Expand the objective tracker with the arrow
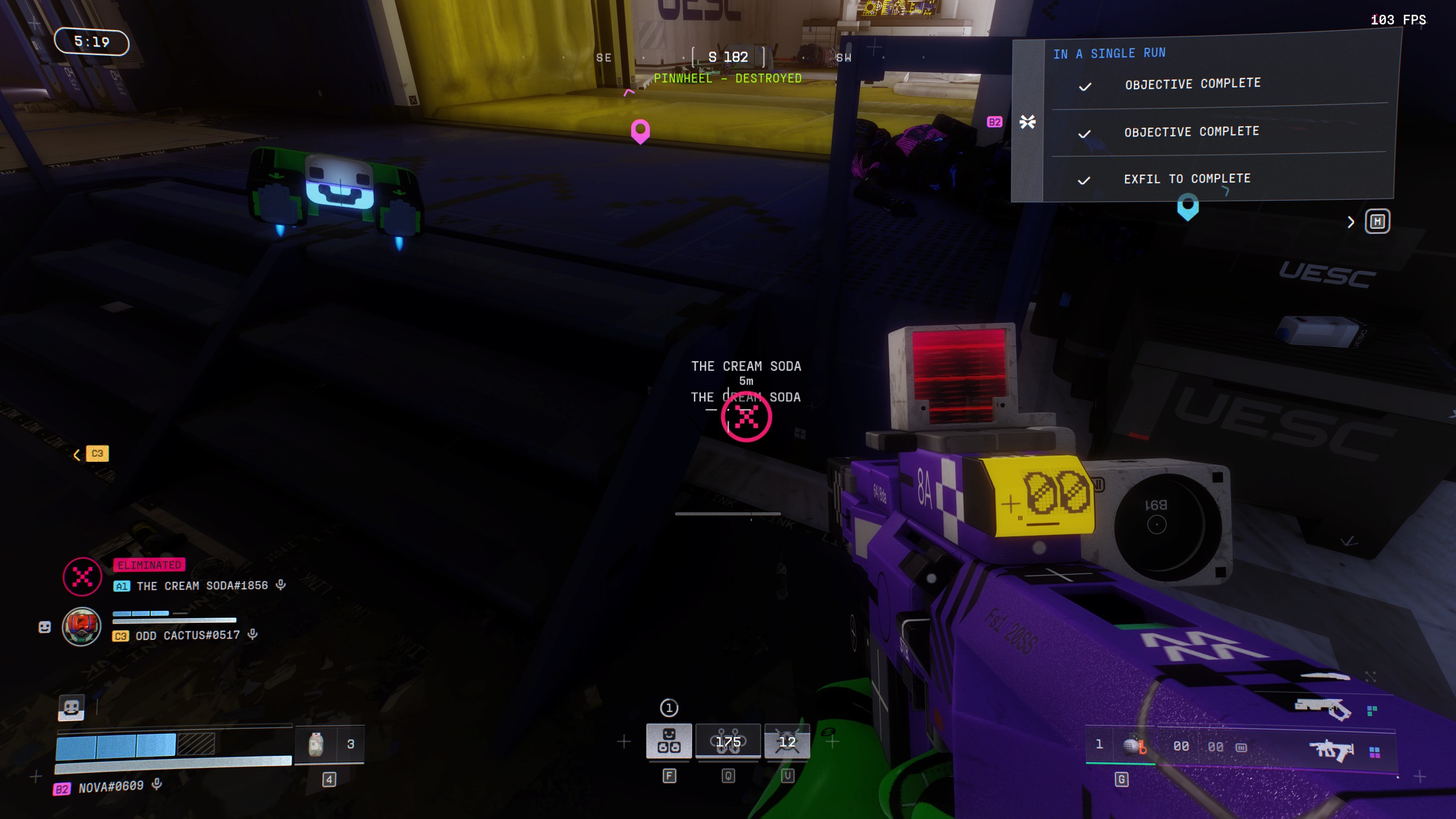 click(x=1351, y=222)
